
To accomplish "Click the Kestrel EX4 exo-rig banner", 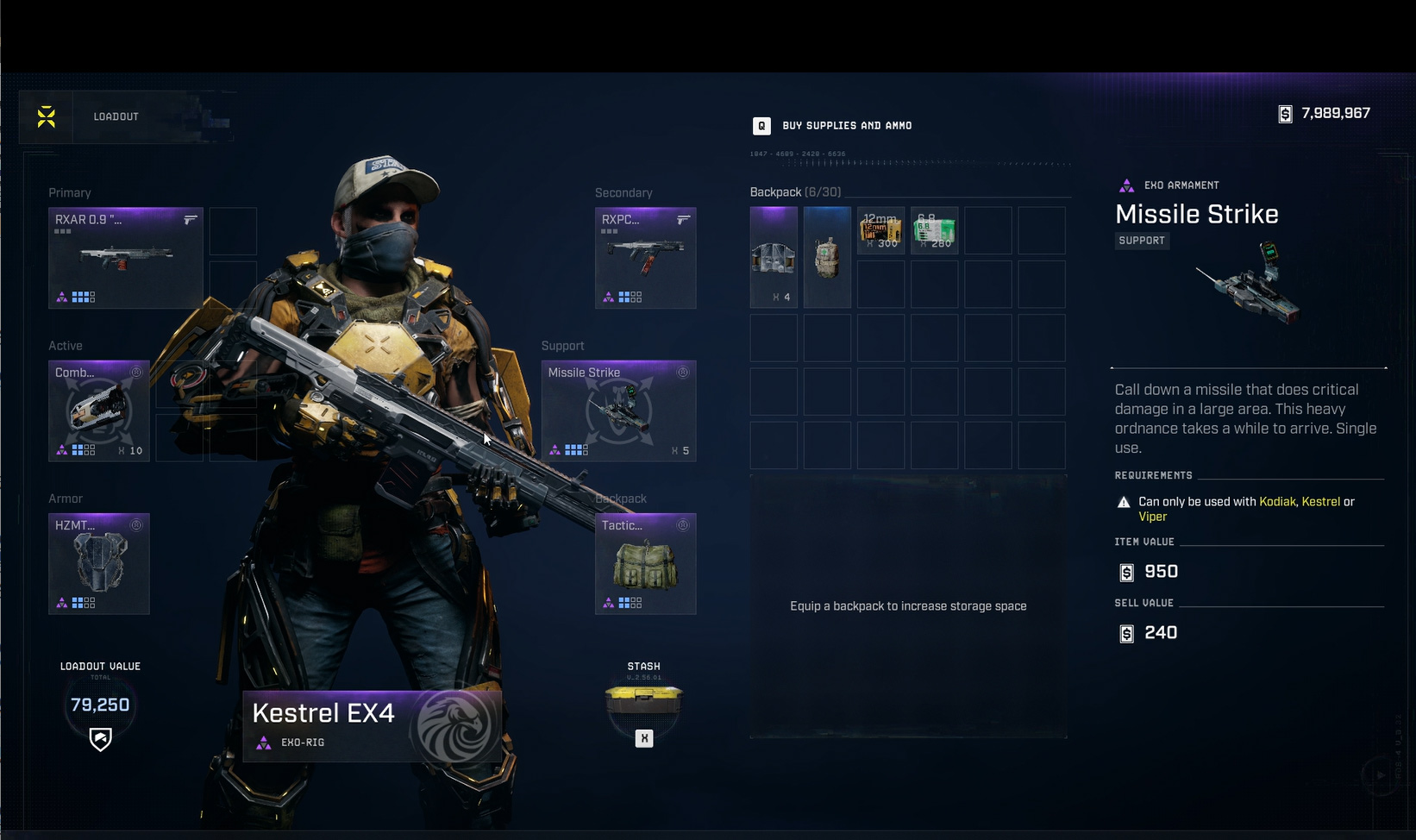I will (372, 725).
